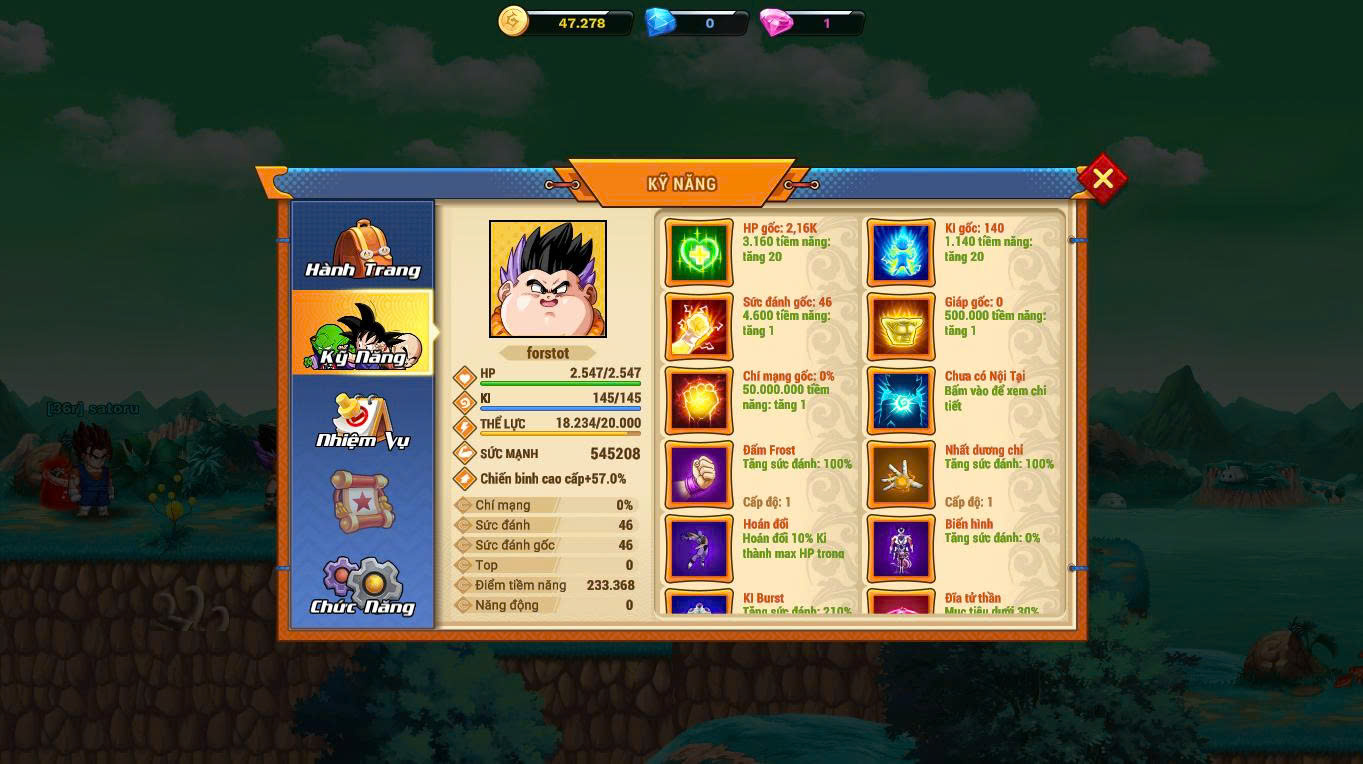Click the pink gem currency icon
1363x764 pixels.
point(776,22)
